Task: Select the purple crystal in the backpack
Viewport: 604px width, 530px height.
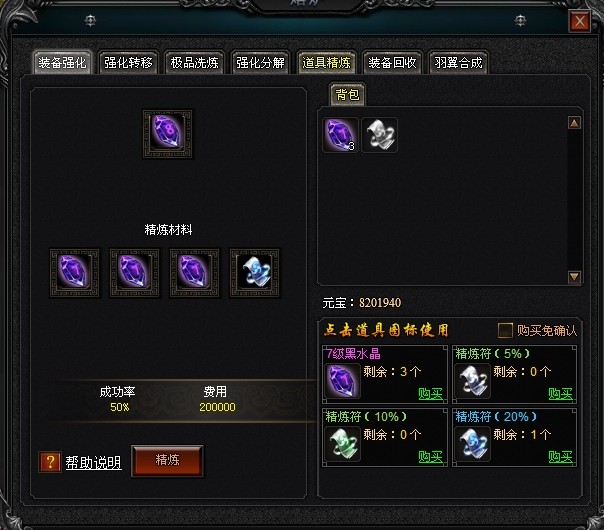Action: [340, 135]
